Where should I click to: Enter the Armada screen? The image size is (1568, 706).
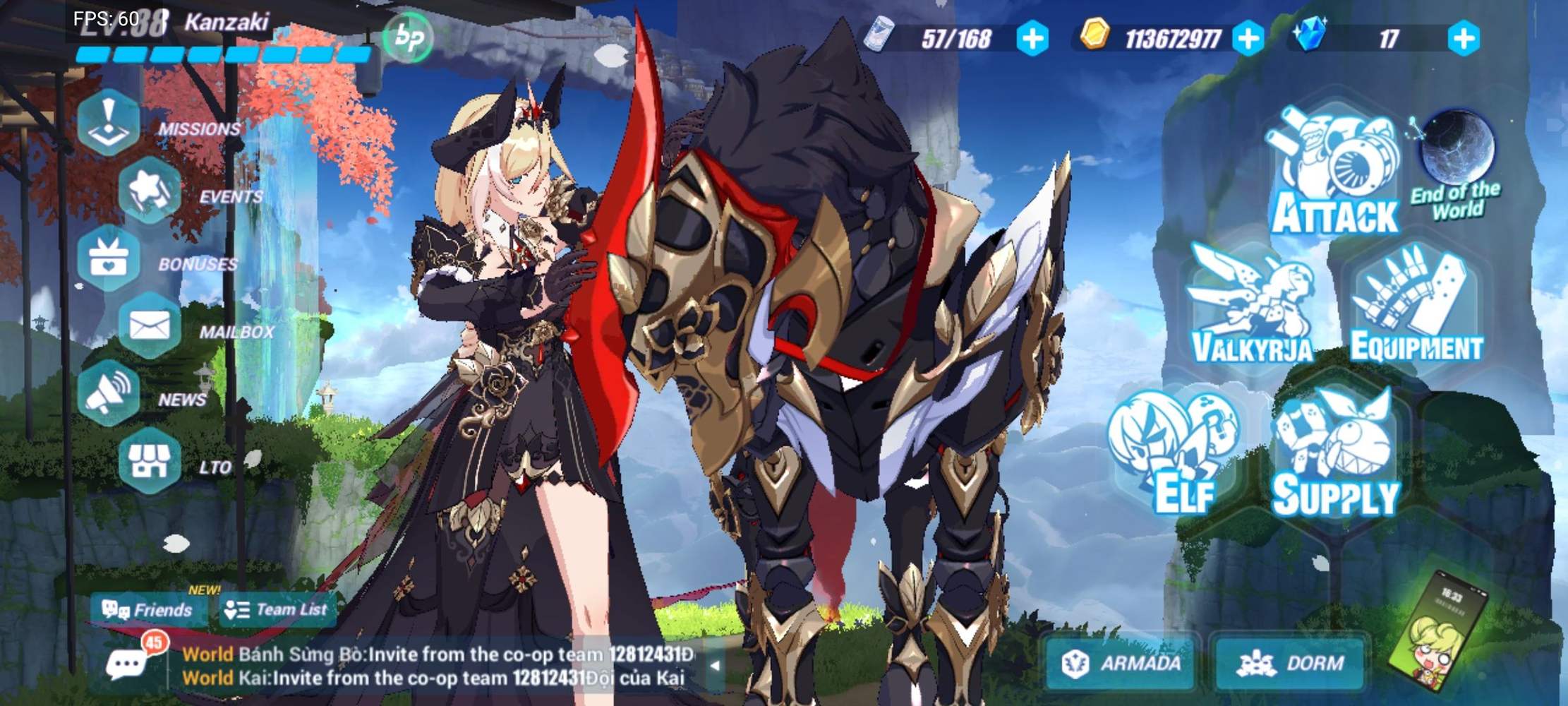[x=1122, y=662]
